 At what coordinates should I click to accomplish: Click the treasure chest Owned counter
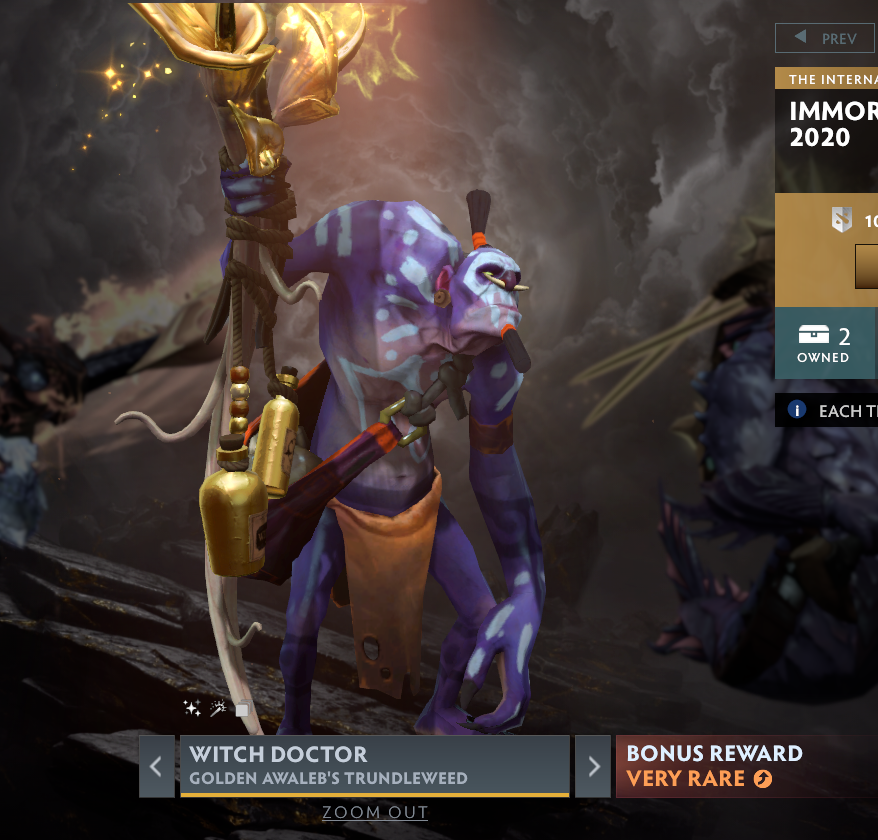pos(824,343)
